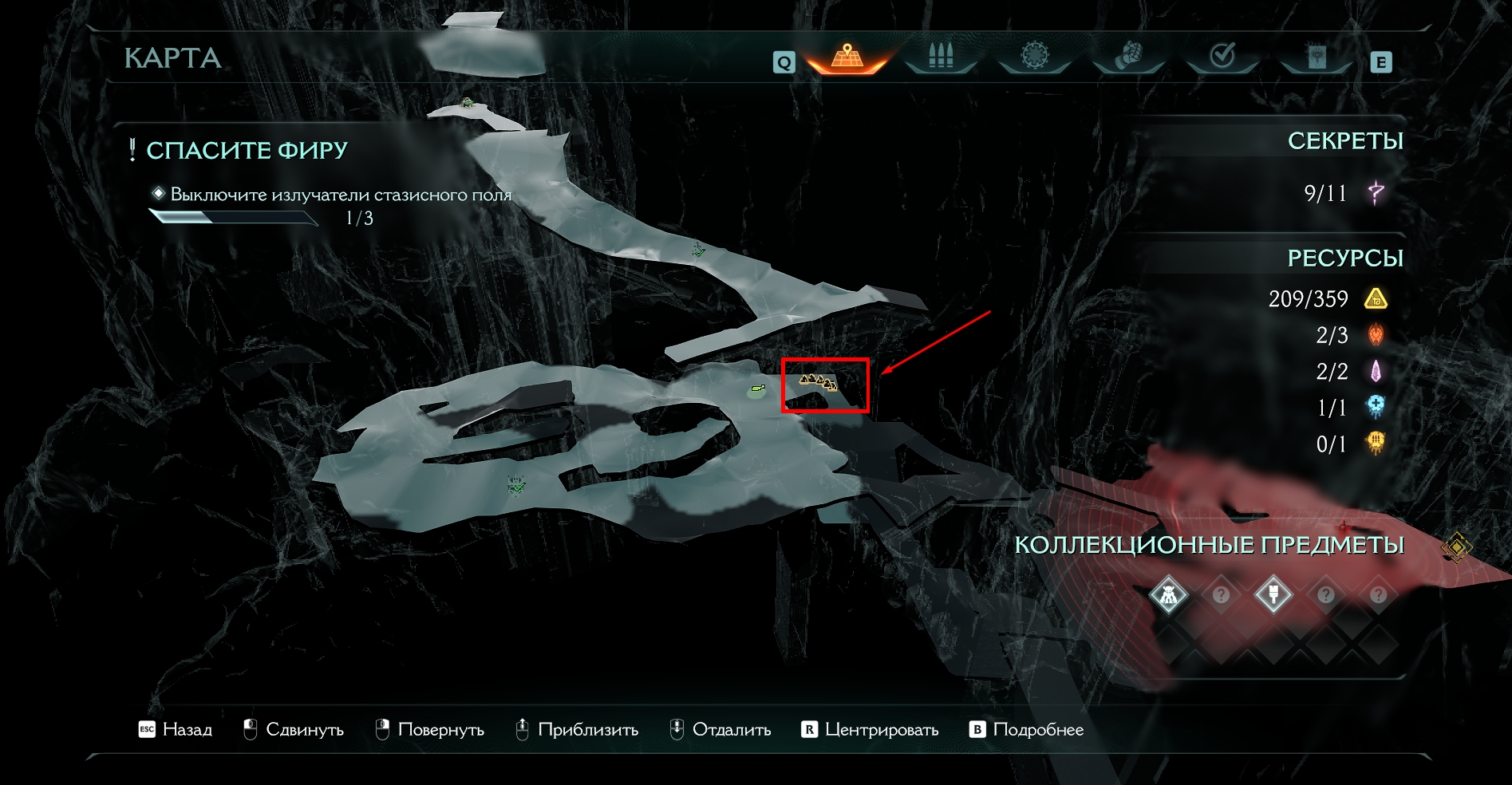Click the Центрировать center map control
1512x785 pixels.
(x=870, y=729)
